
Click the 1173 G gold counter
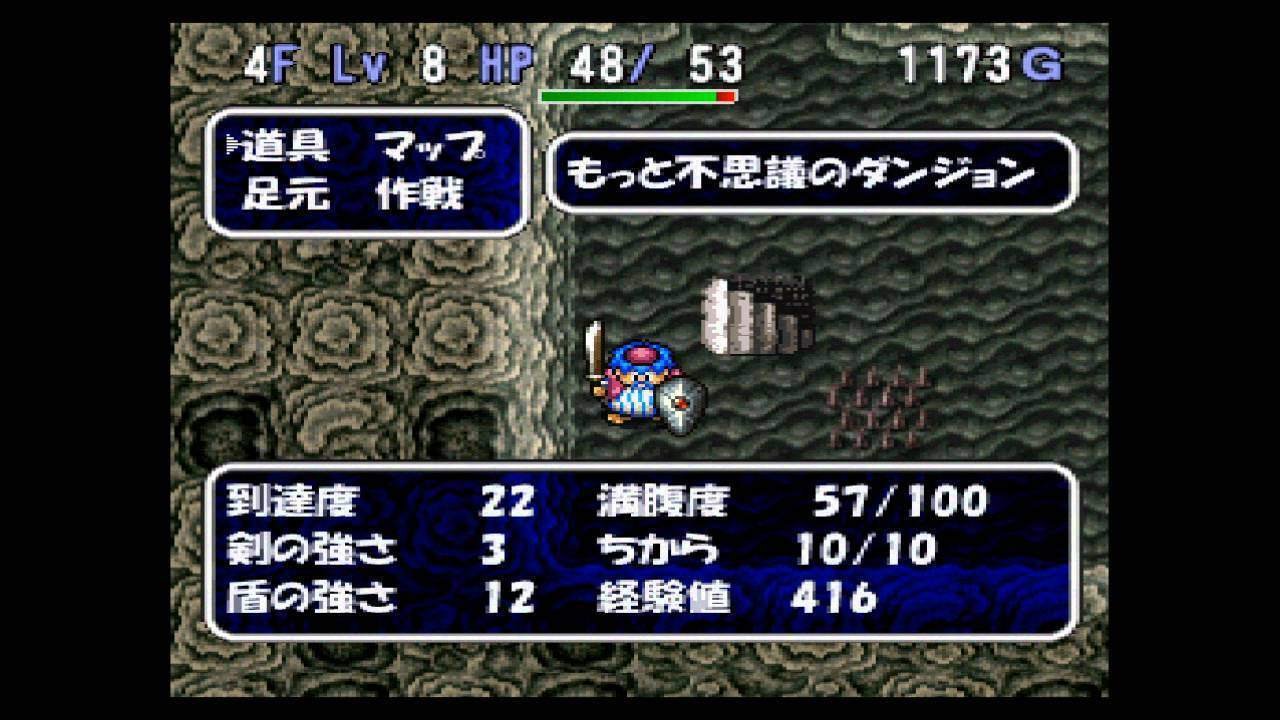coord(975,63)
